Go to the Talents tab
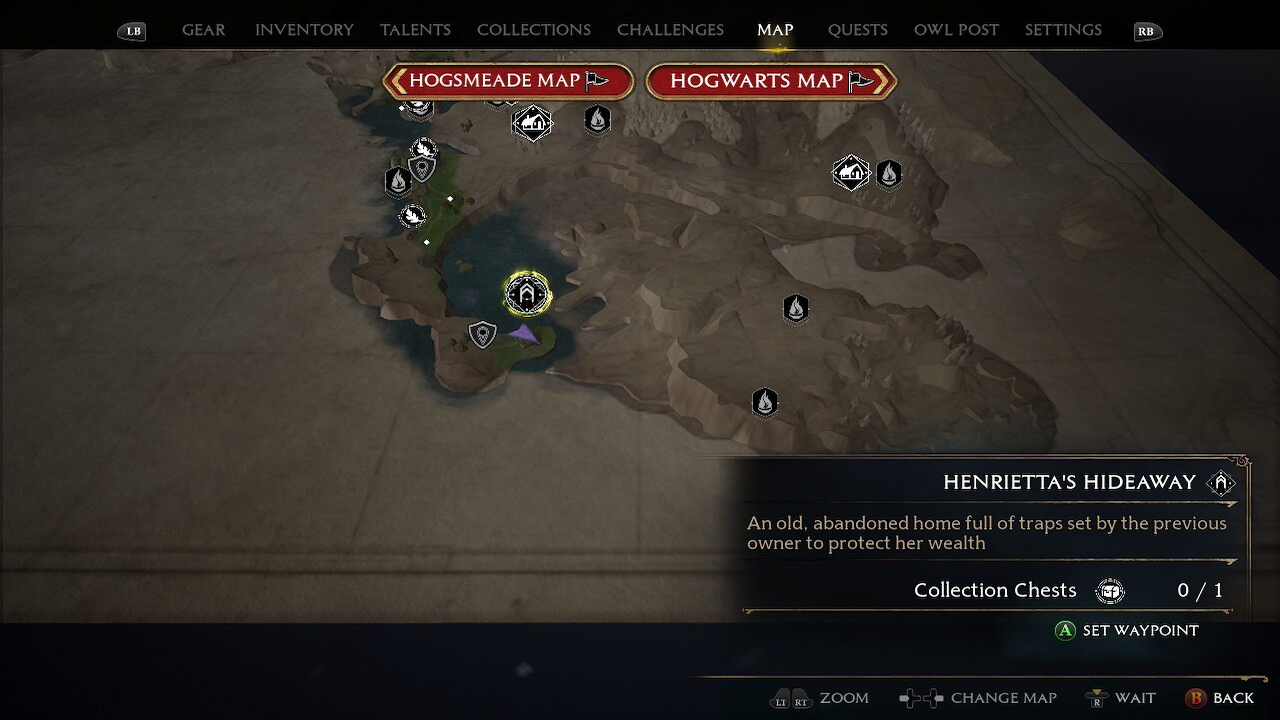1280x720 pixels. (x=415, y=30)
